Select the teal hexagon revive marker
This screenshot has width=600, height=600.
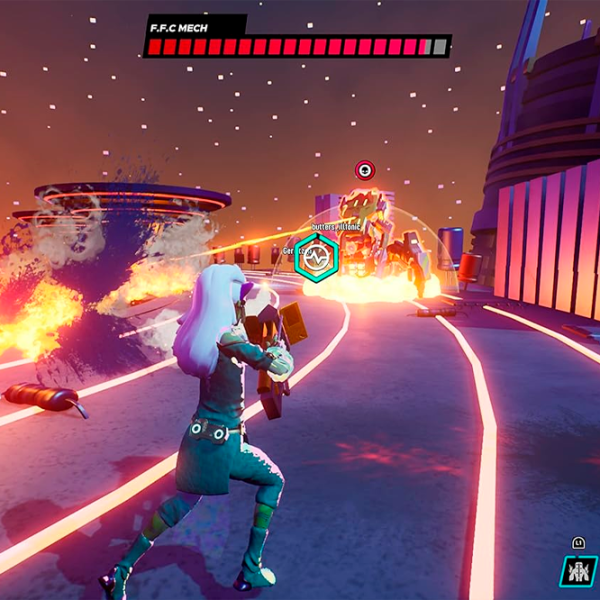click(x=317, y=258)
